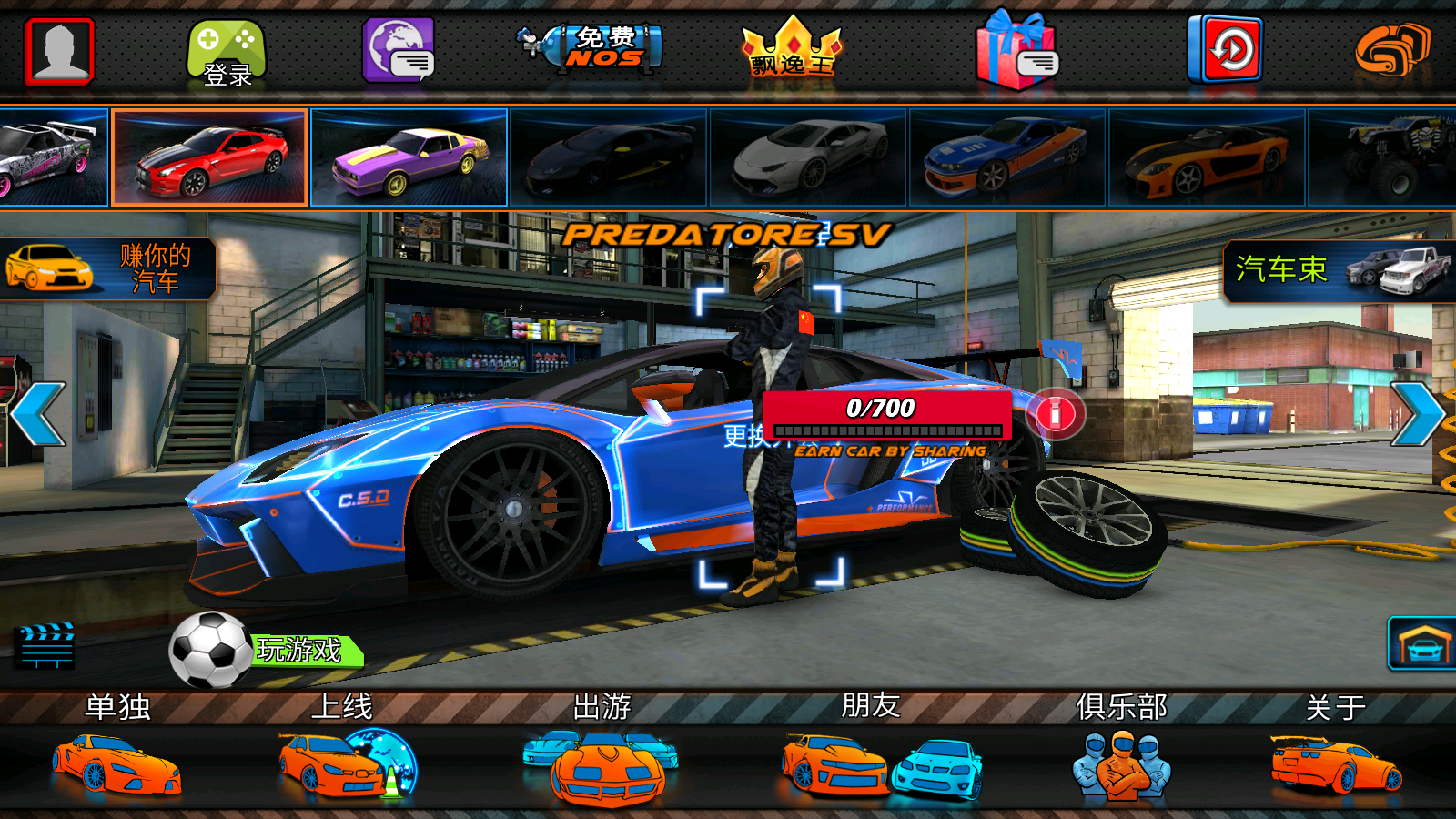Image resolution: width=1456 pixels, height=819 pixels.
Task: Open the gift box reward
Action: pyautogui.click(x=1016, y=51)
